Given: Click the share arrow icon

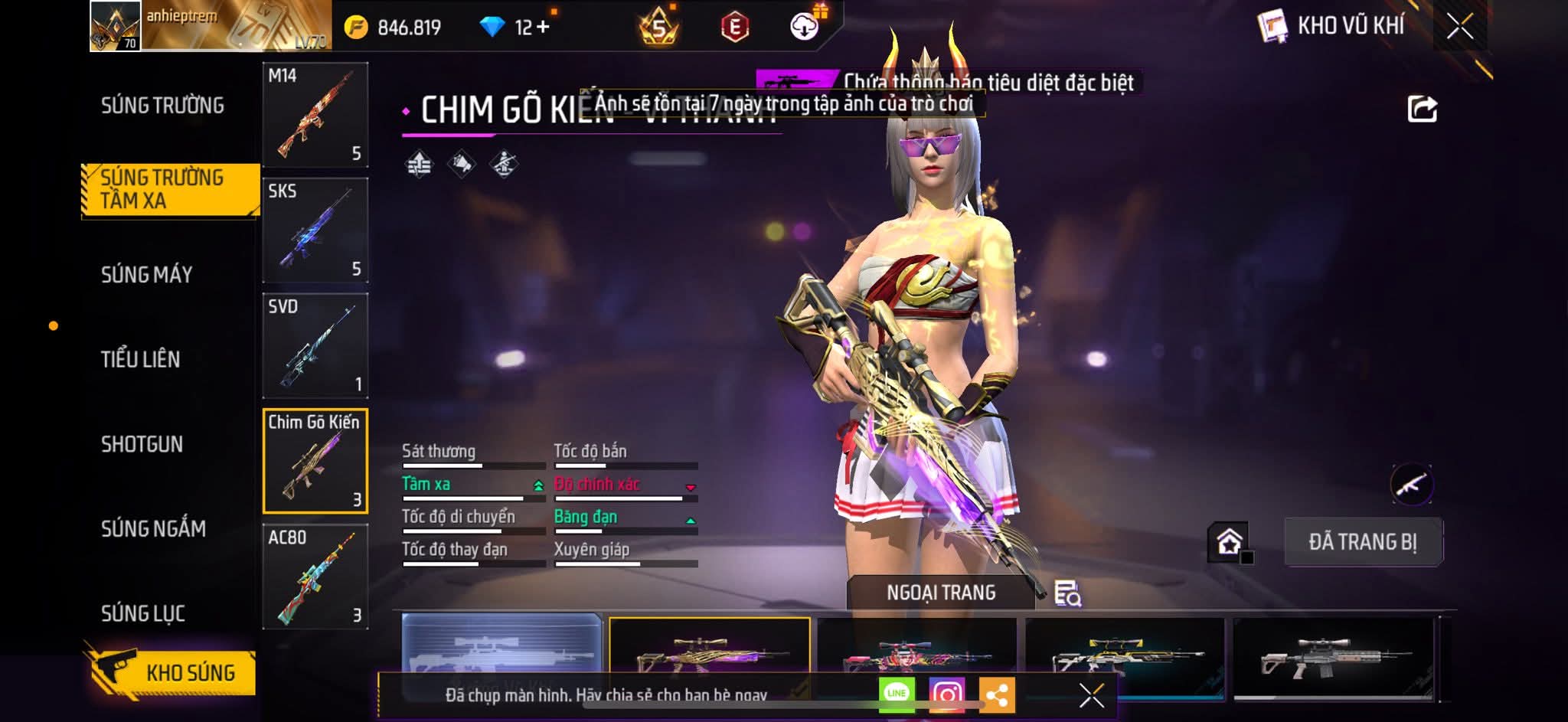Looking at the screenshot, I should click(x=1422, y=109).
